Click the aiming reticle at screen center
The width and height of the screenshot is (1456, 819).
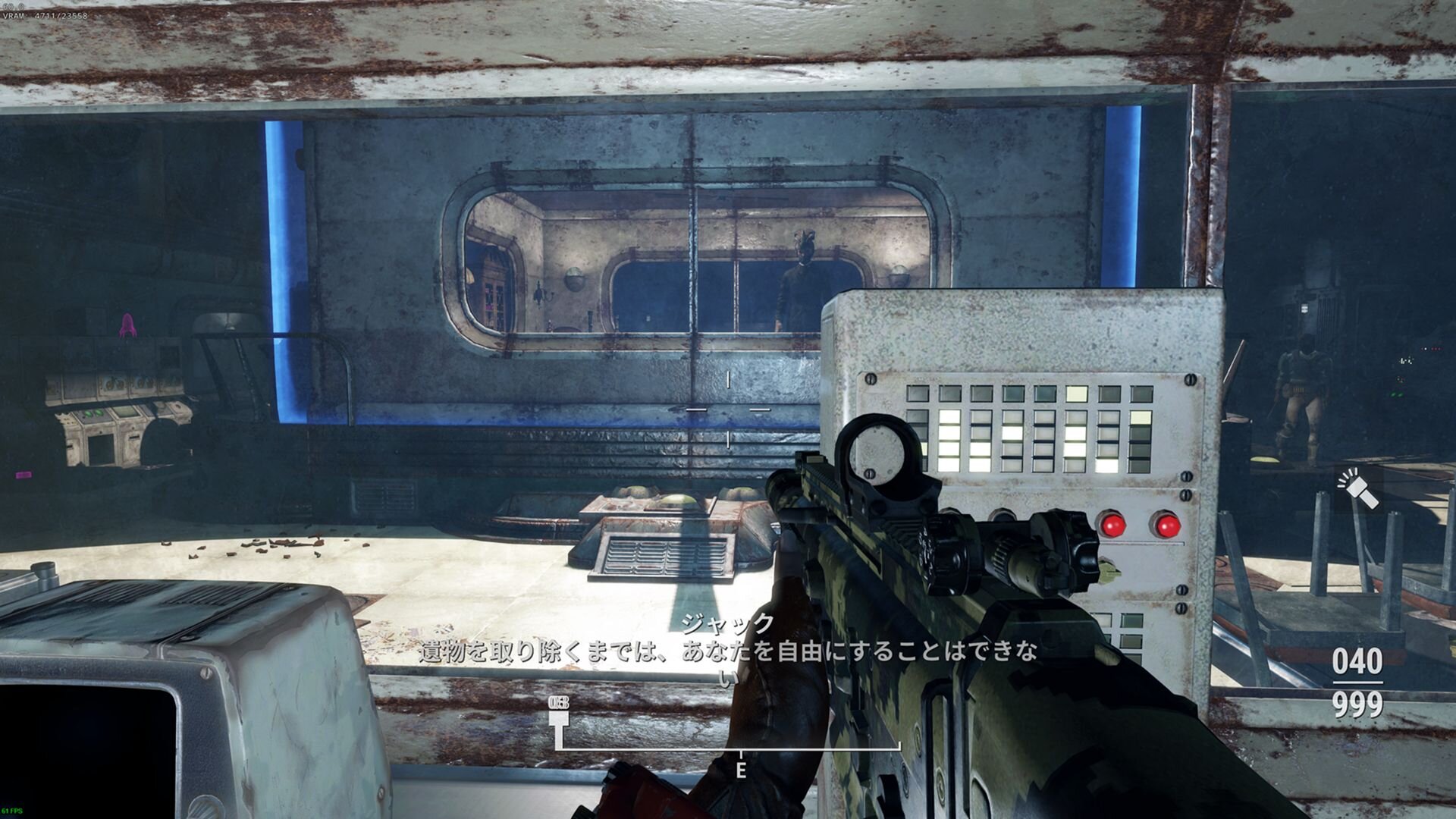point(728,409)
